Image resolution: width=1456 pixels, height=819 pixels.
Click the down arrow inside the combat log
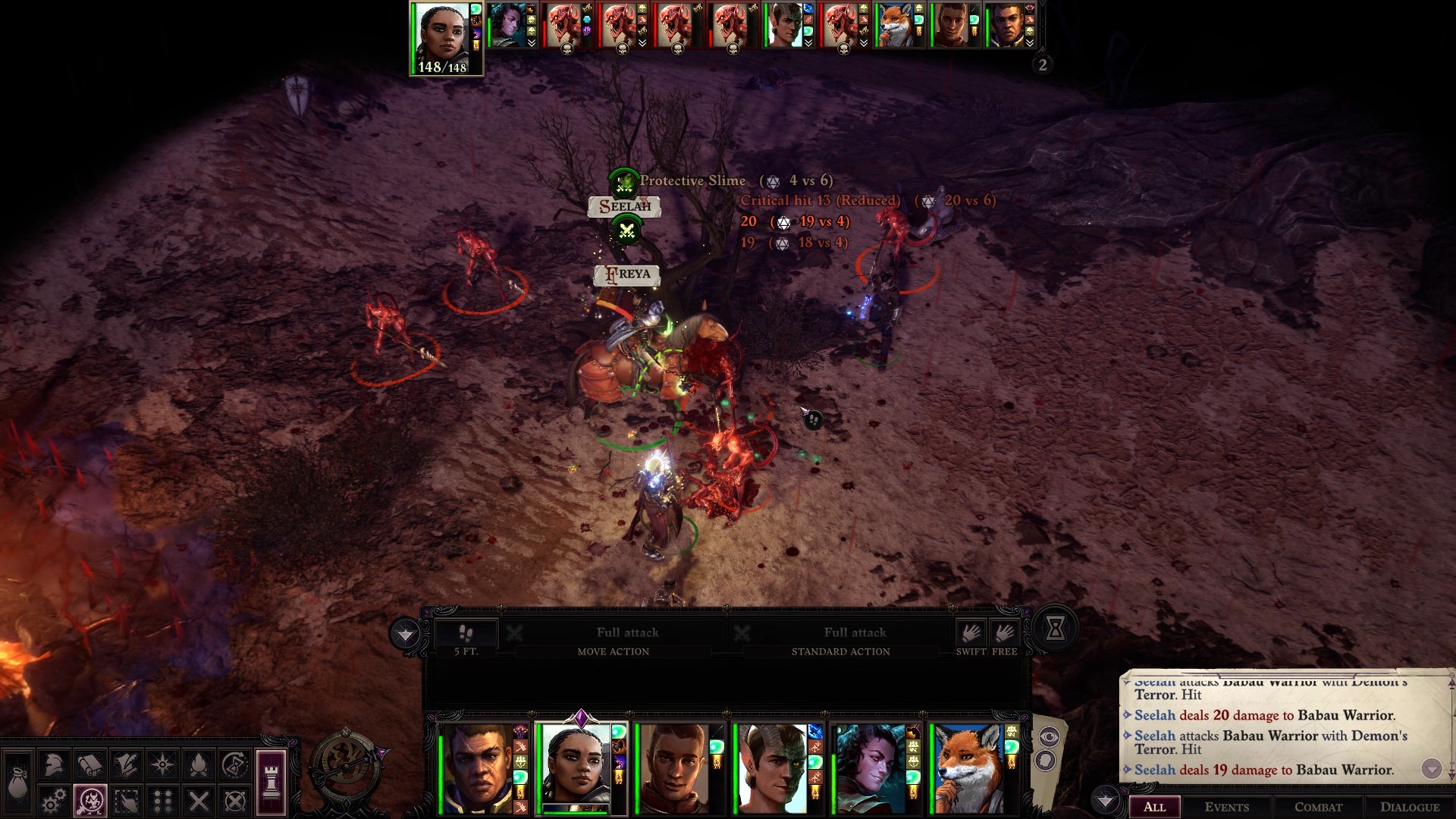click(x=1433, y=770)
